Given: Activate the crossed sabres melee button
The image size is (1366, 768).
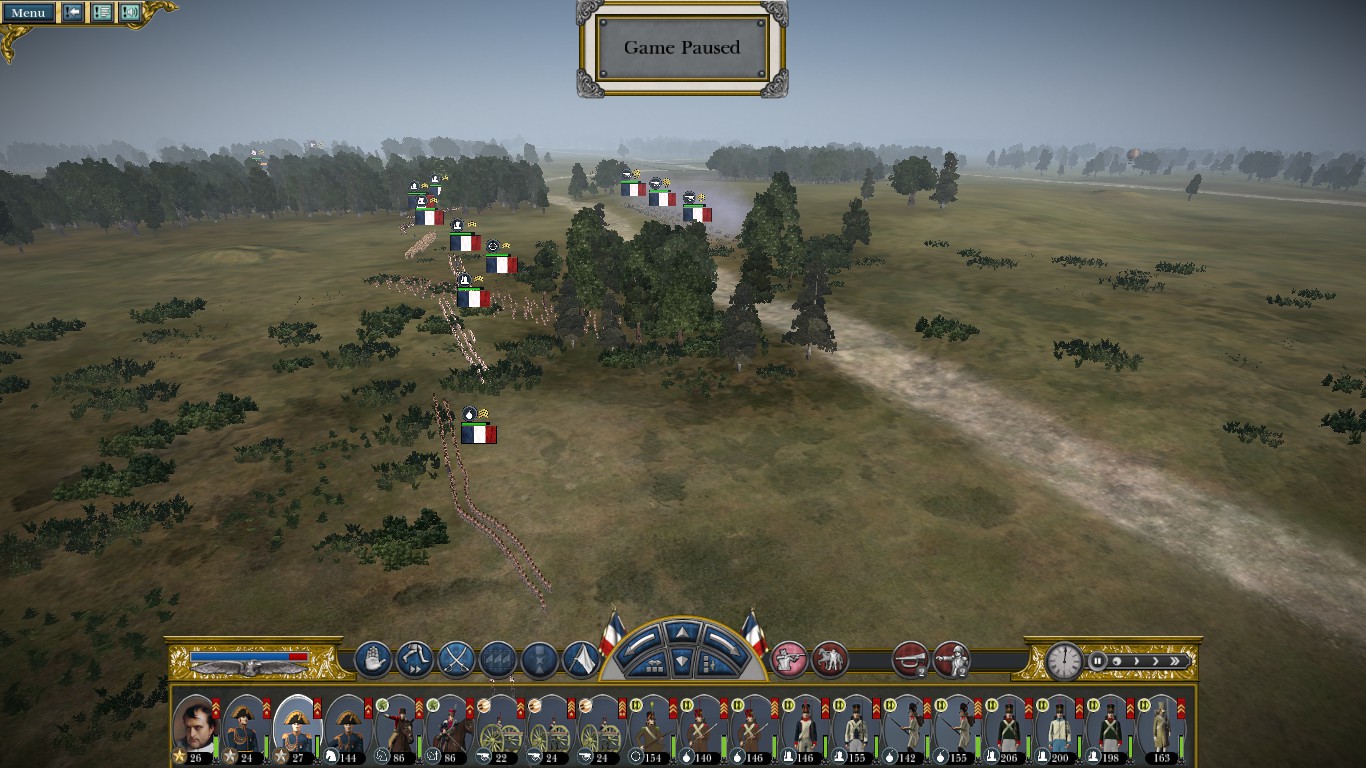Looking at the screenshot, I should click(x=456, y=660).
